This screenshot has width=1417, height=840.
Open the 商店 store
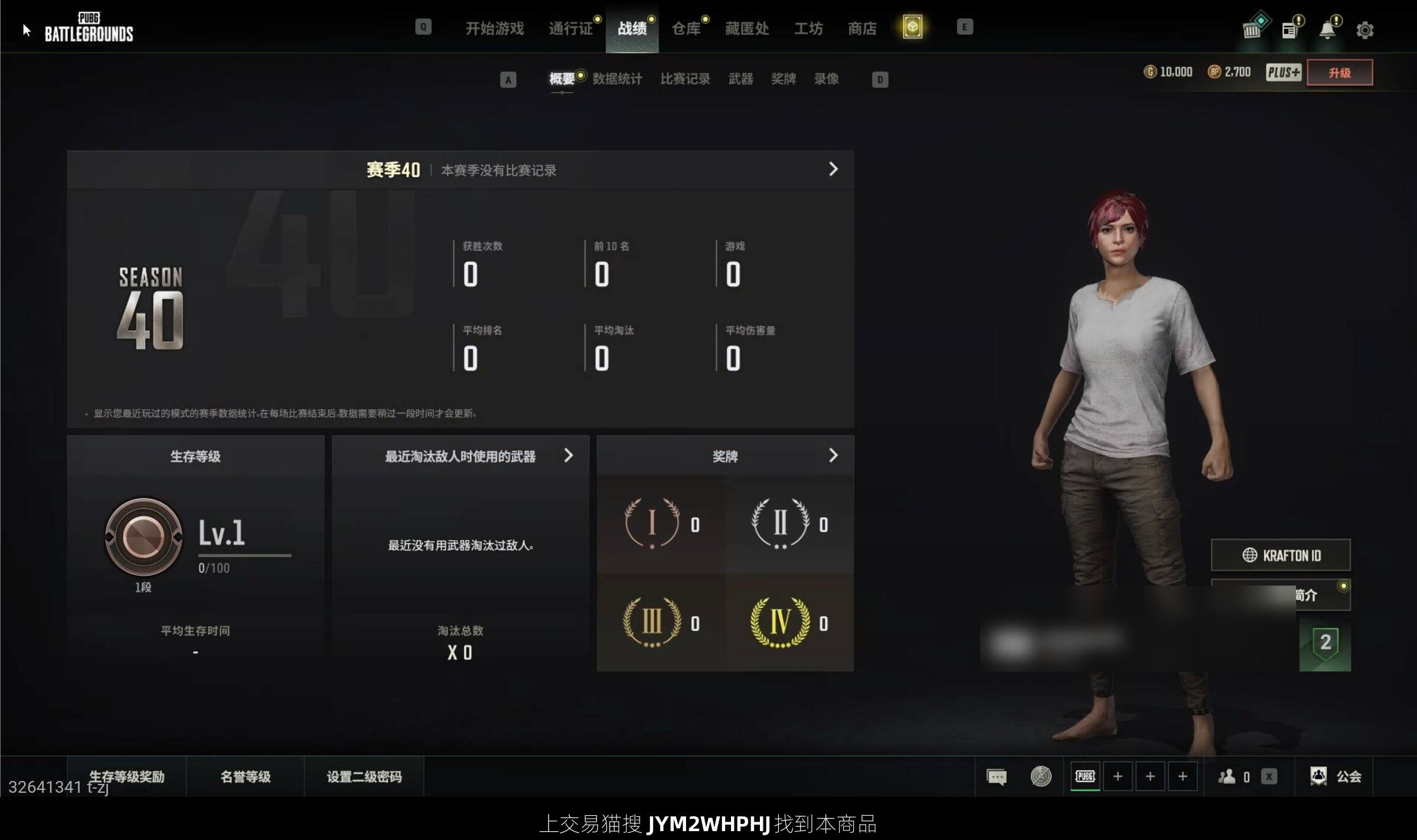coord(862,28)
